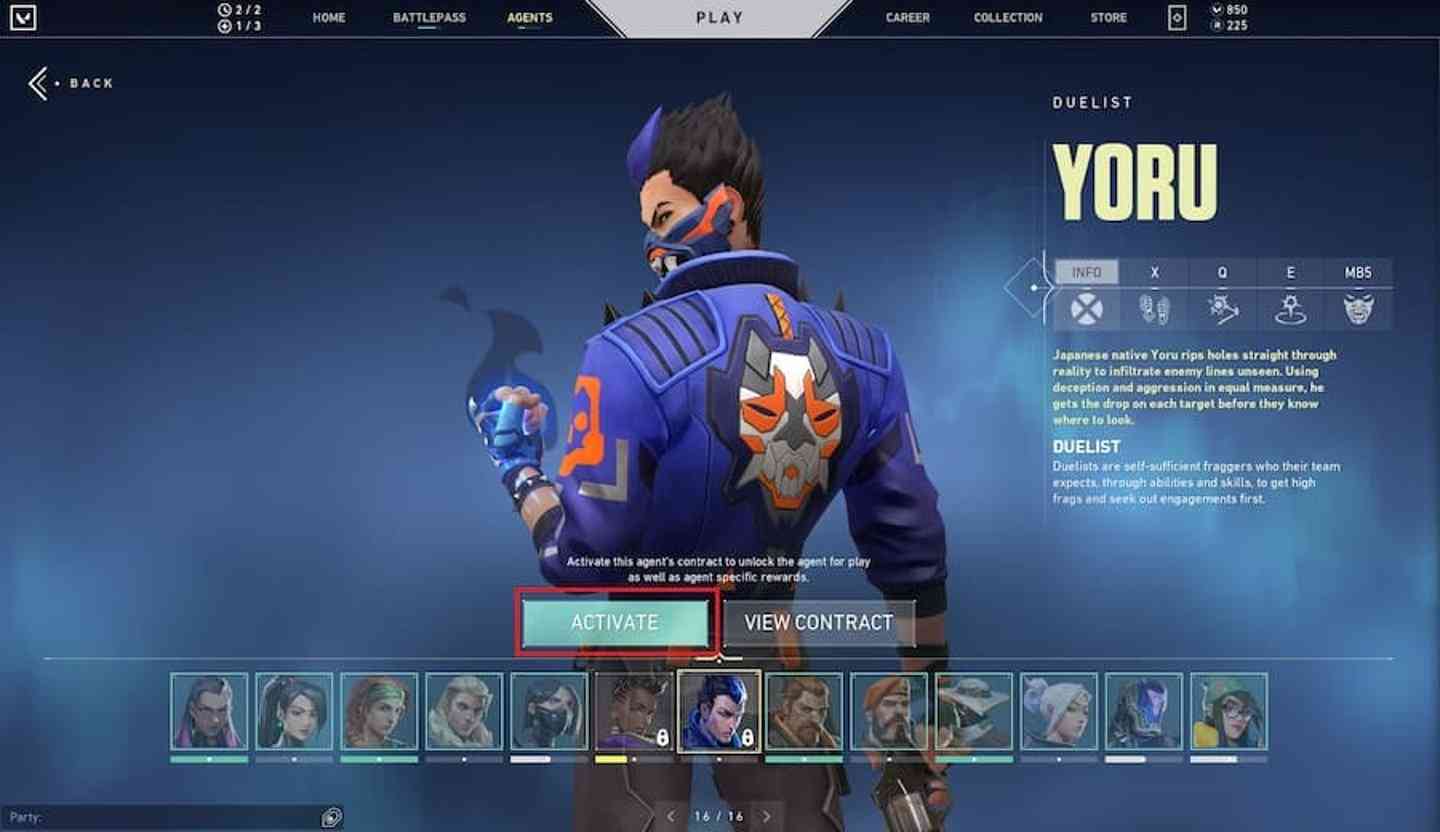
Task: Select the Jett agent portrait with white hair
Action: coord(1059,711)
